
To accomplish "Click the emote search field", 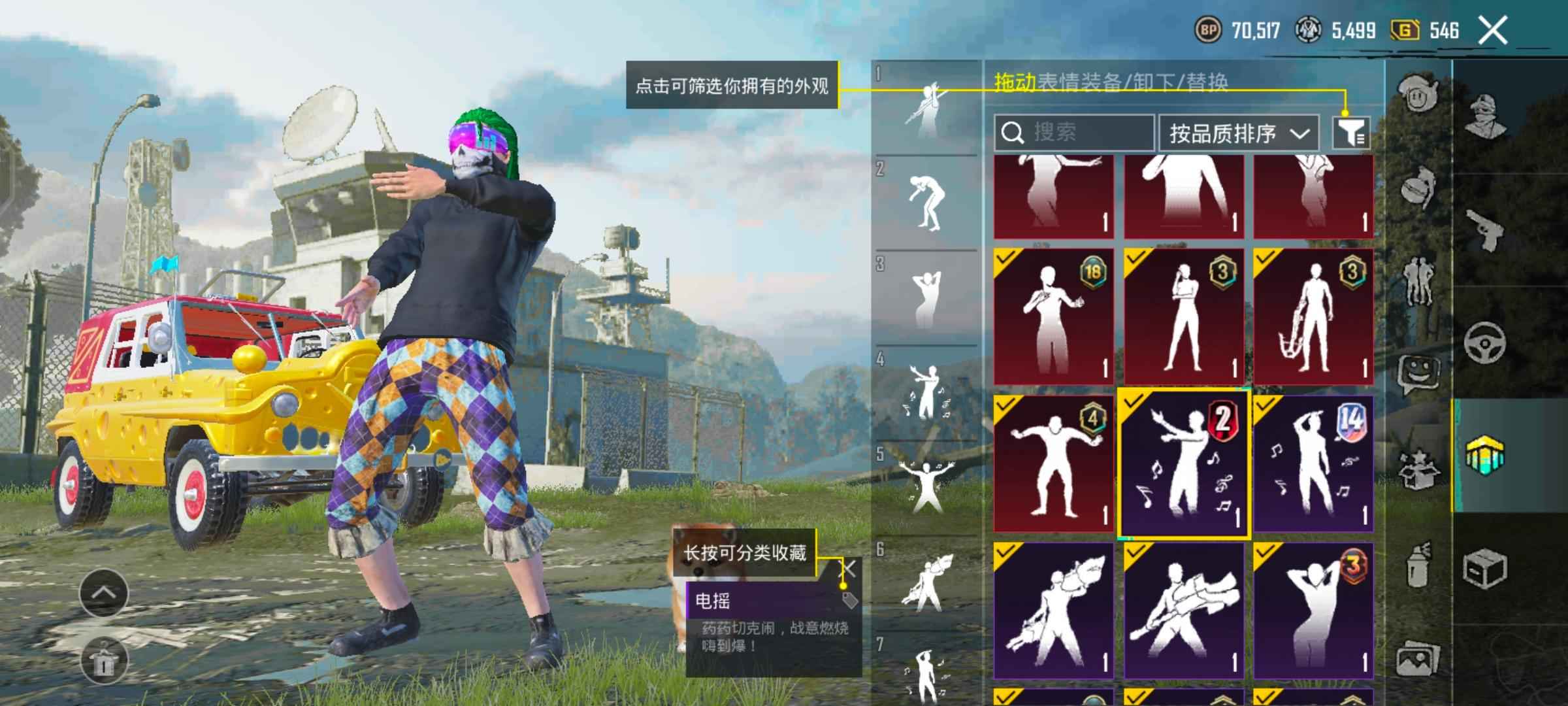I will click(1075, 133).
